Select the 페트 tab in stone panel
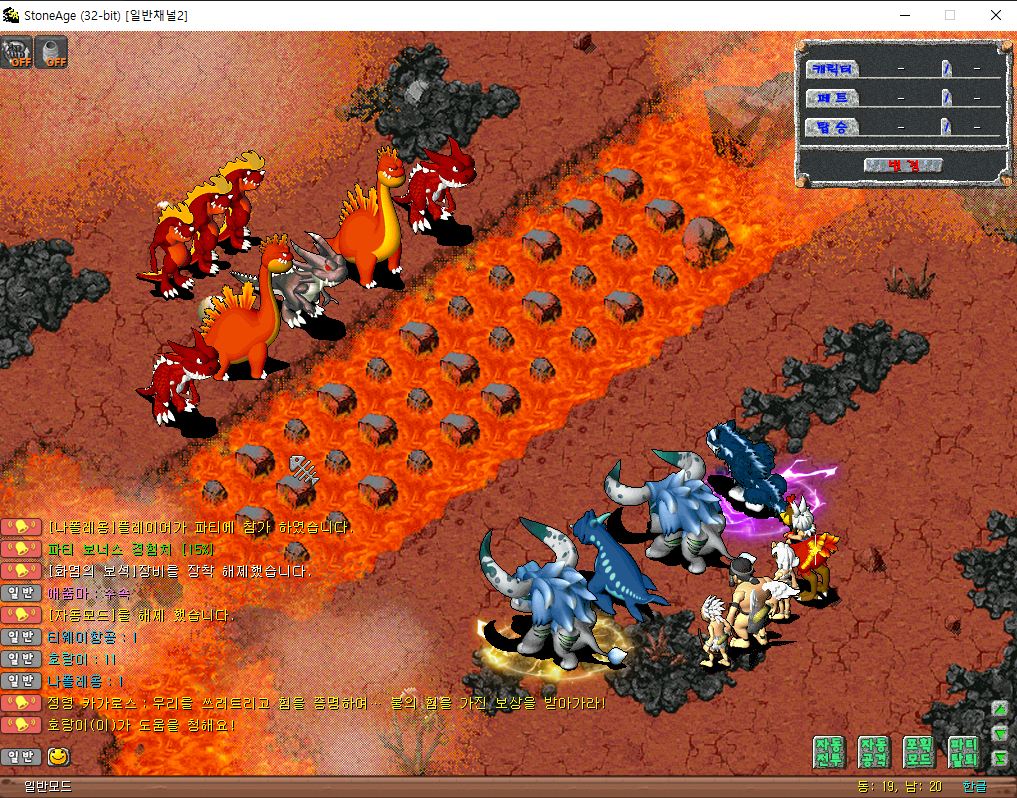 (x=832, y=98)
